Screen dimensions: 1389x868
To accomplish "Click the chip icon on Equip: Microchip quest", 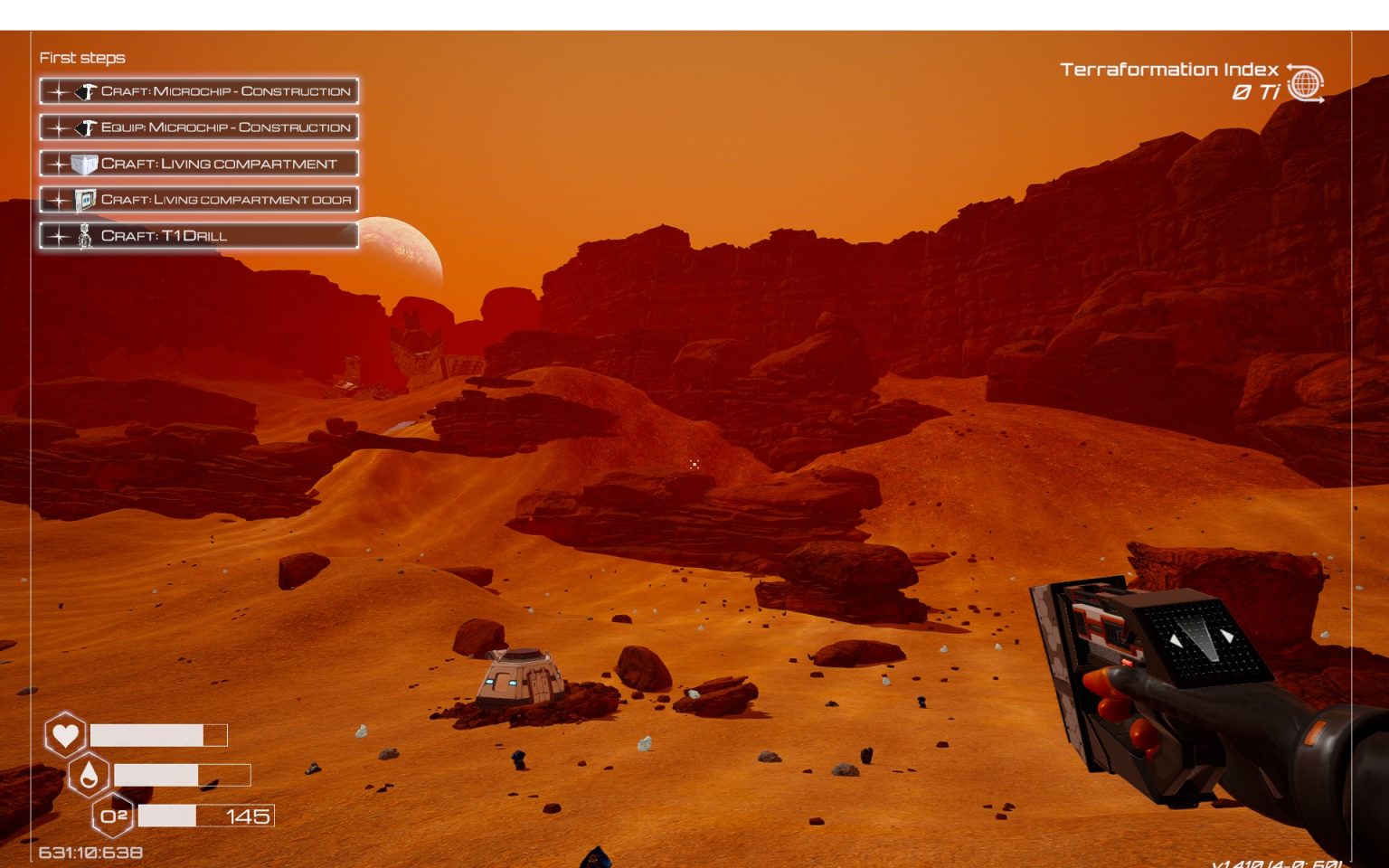I will coord(86,127).
